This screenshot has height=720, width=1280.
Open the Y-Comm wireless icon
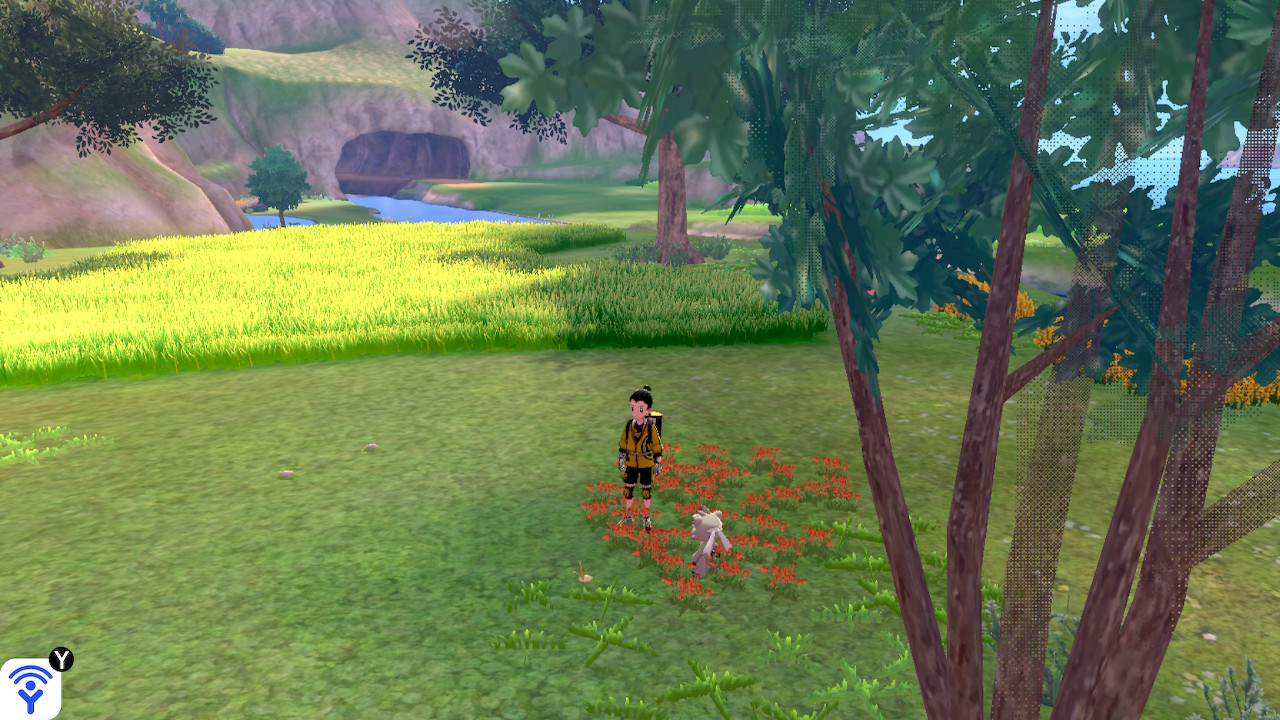(x=30, y=688)
